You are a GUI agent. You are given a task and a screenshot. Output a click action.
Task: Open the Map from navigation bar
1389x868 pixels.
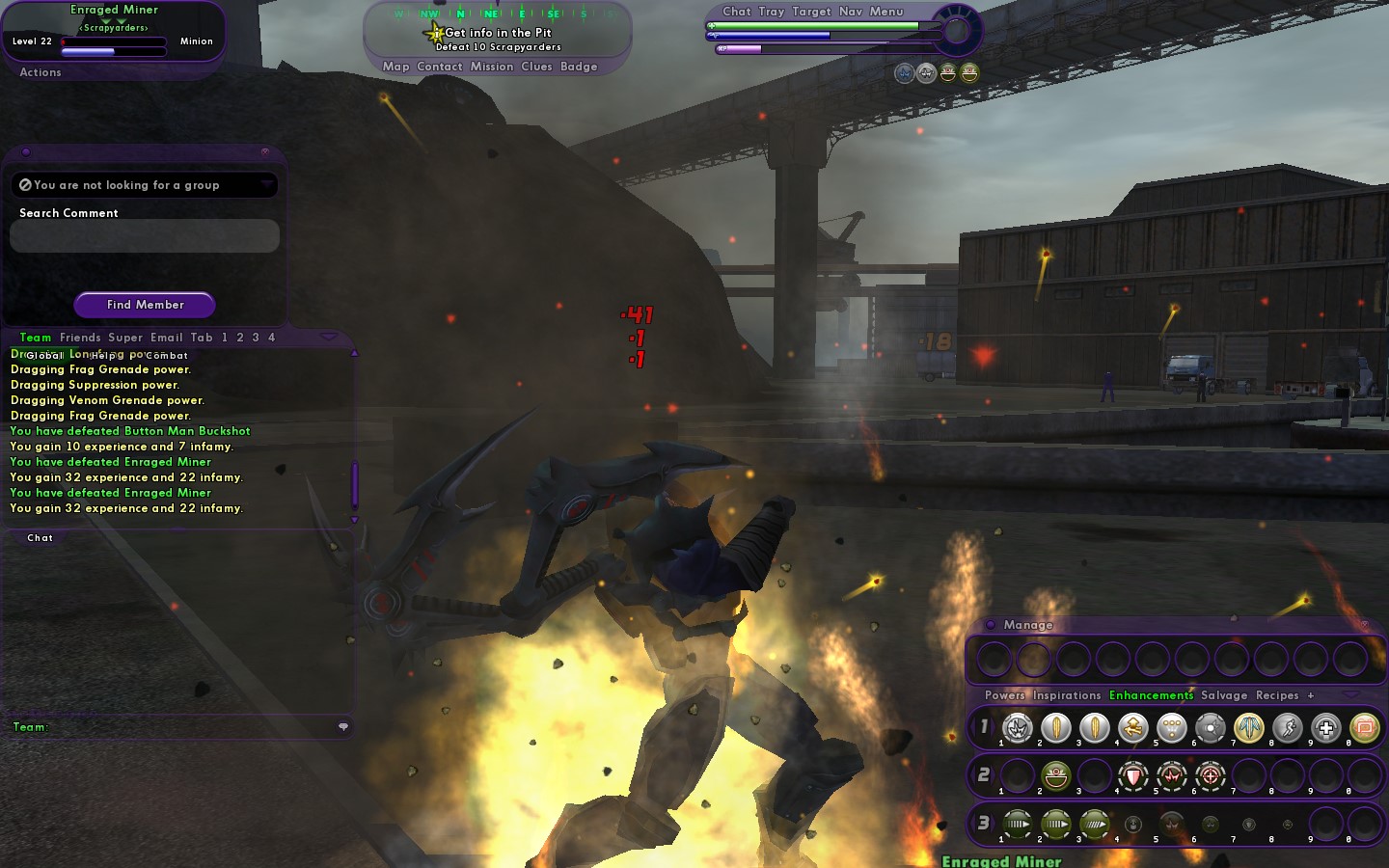point(395,67)
